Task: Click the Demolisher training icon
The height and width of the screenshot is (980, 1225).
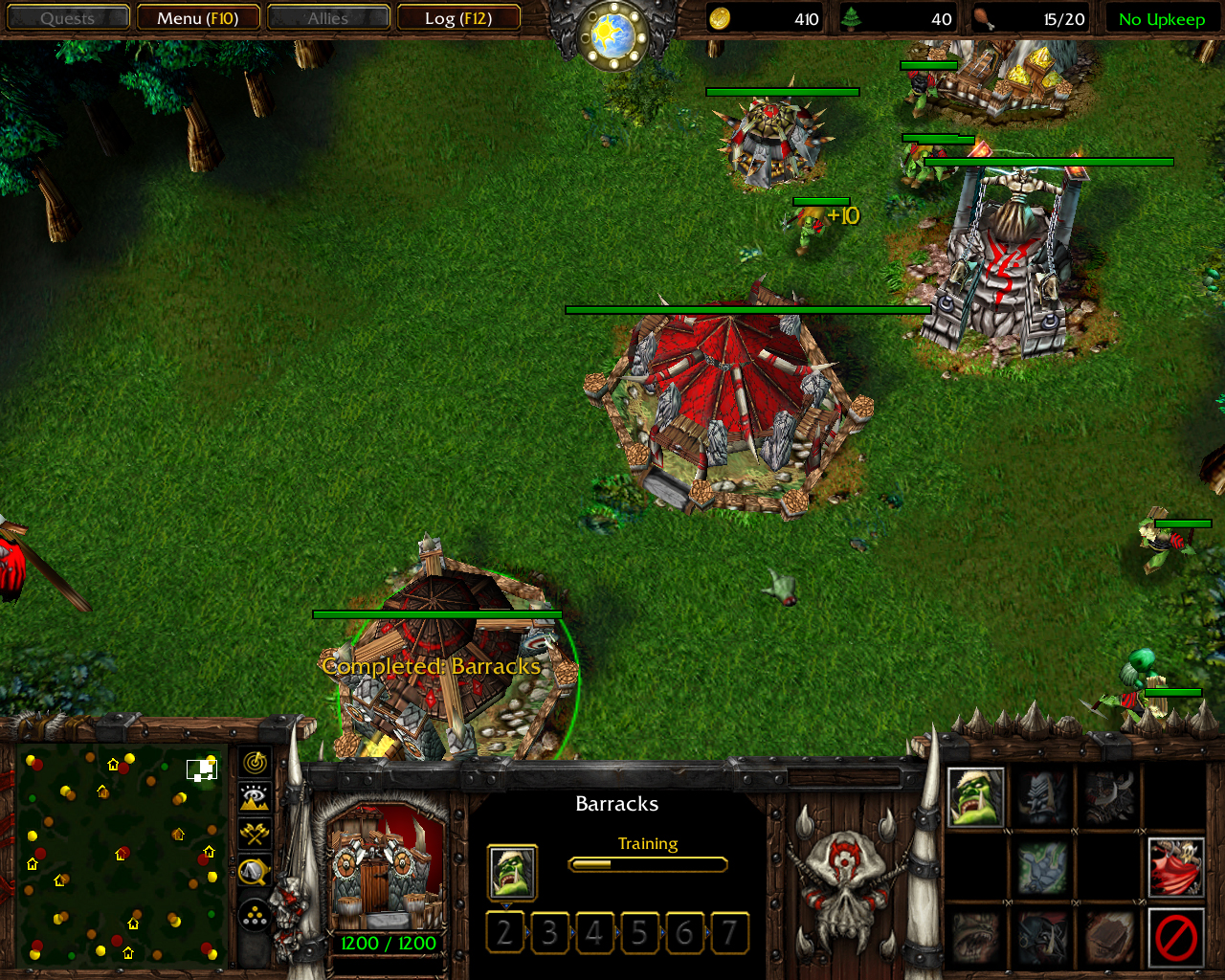Action: click(1109, 797)
